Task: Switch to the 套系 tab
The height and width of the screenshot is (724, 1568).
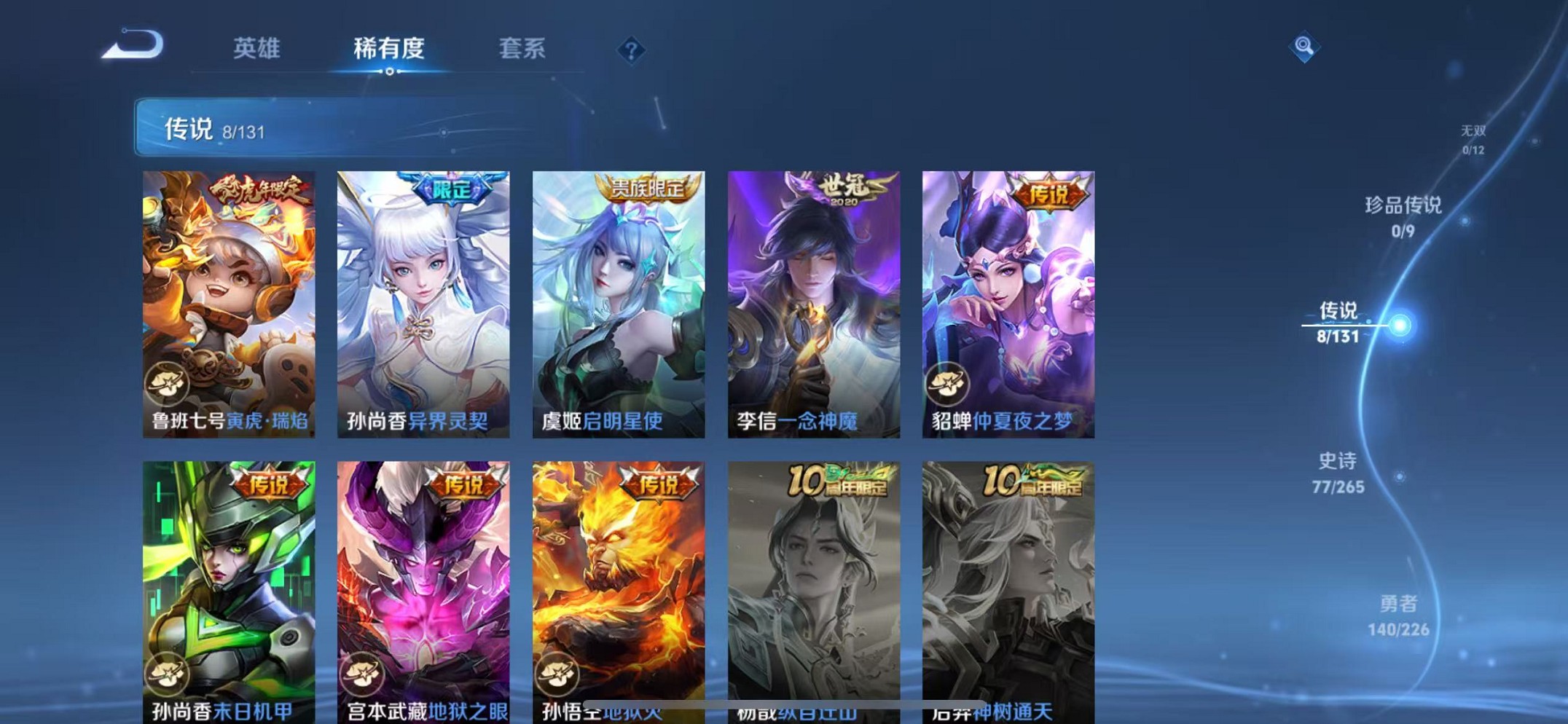Action: (520, 48)
